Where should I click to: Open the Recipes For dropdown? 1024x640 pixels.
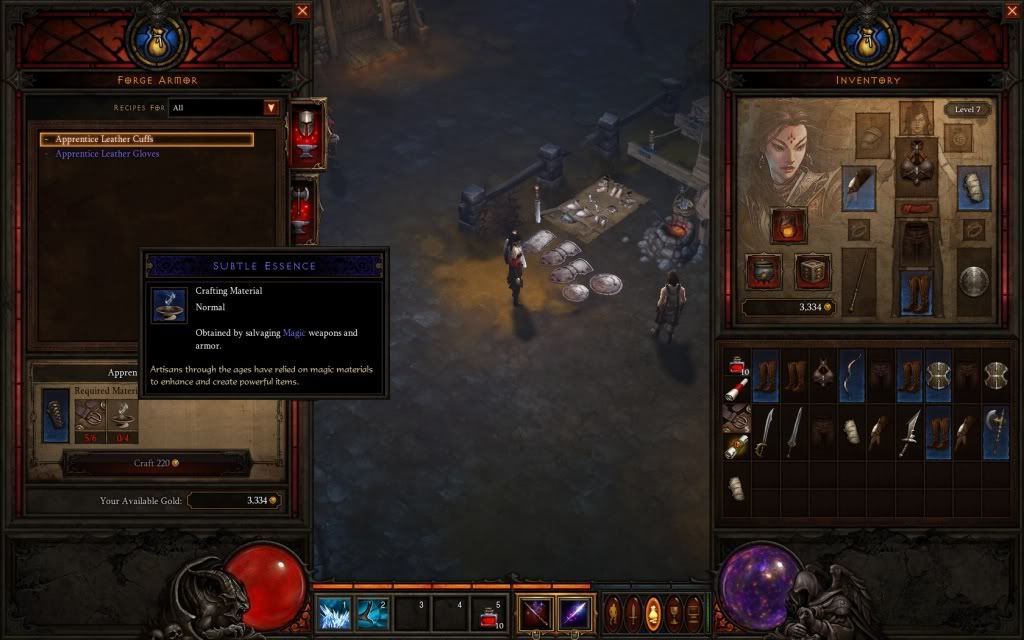tap(270, 108)
